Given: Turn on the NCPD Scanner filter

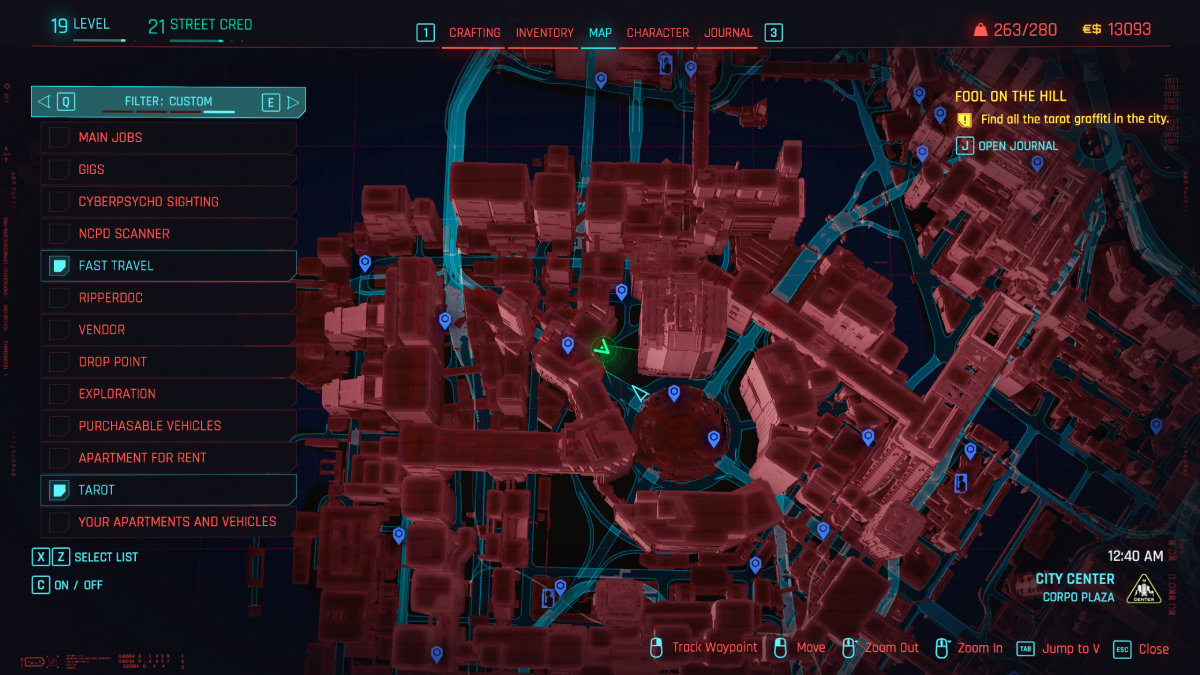Looking at the screenshot, I should tap(168, 233).
